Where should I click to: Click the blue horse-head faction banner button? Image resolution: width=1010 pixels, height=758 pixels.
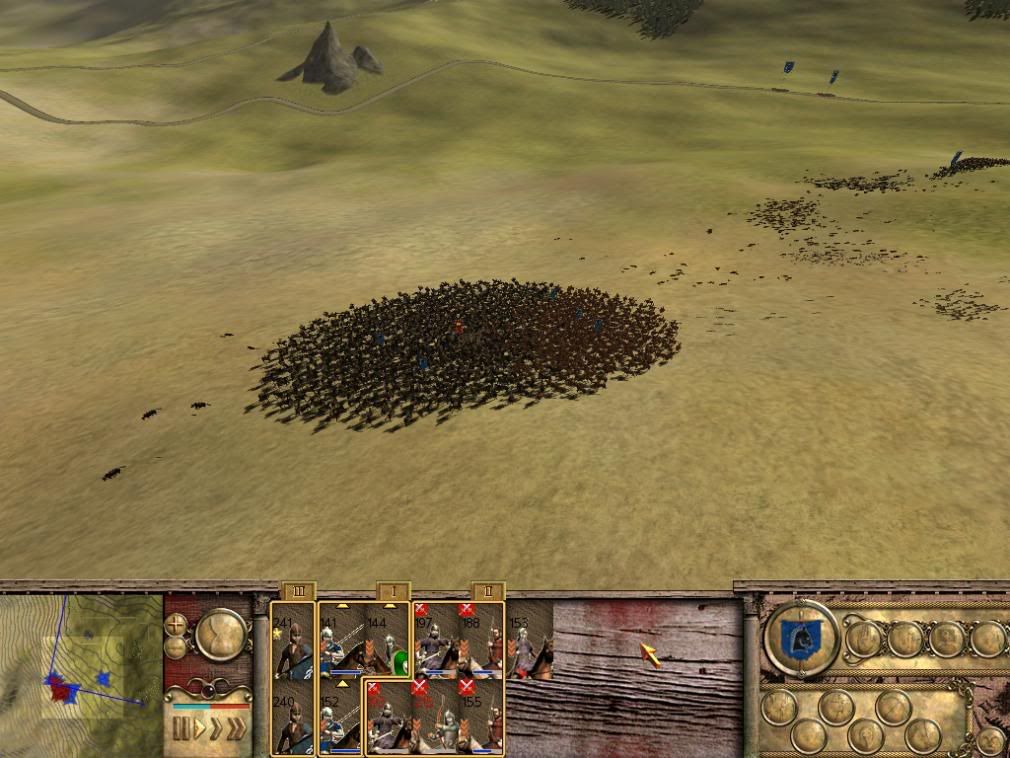pyautogui.click(x=801, y=639)
